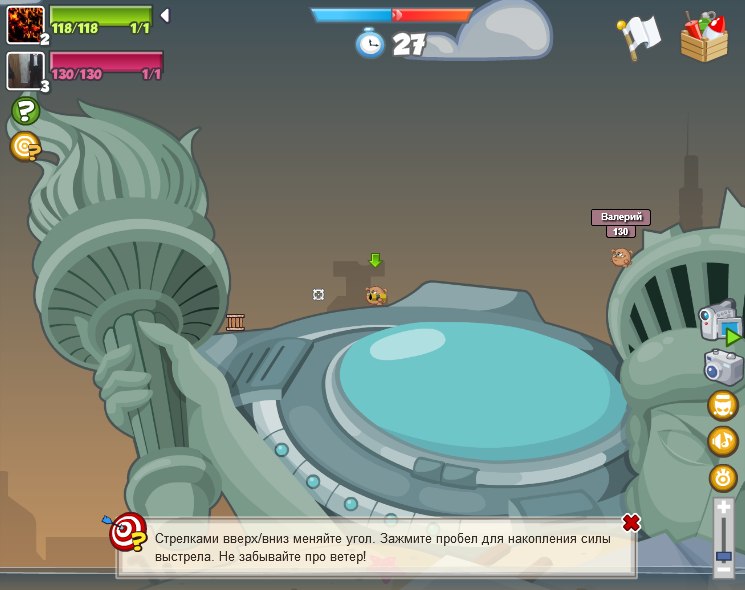Select the second player's avatar portrait

click(24, 70)
